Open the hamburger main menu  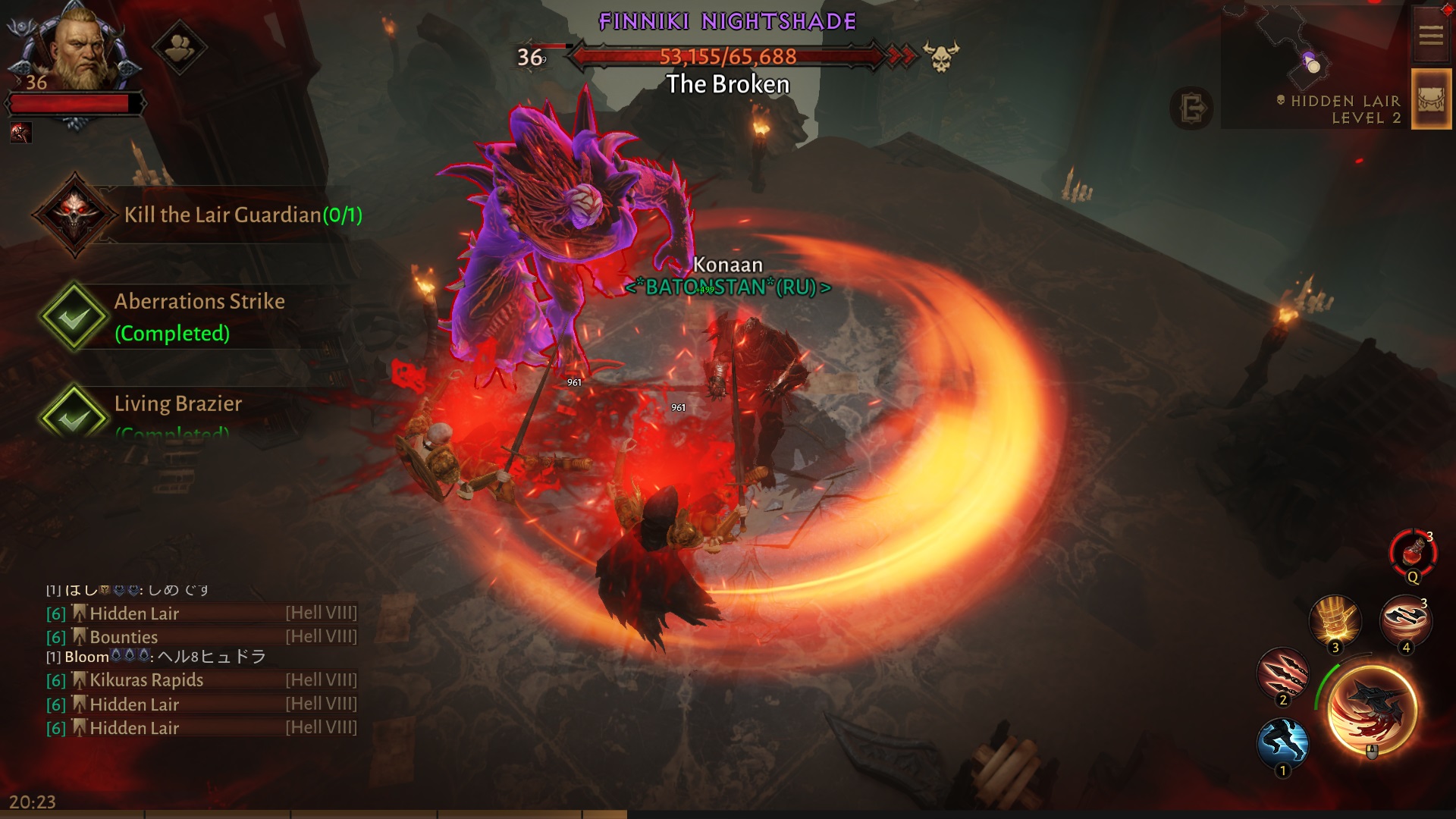[x=1430, y=35]
